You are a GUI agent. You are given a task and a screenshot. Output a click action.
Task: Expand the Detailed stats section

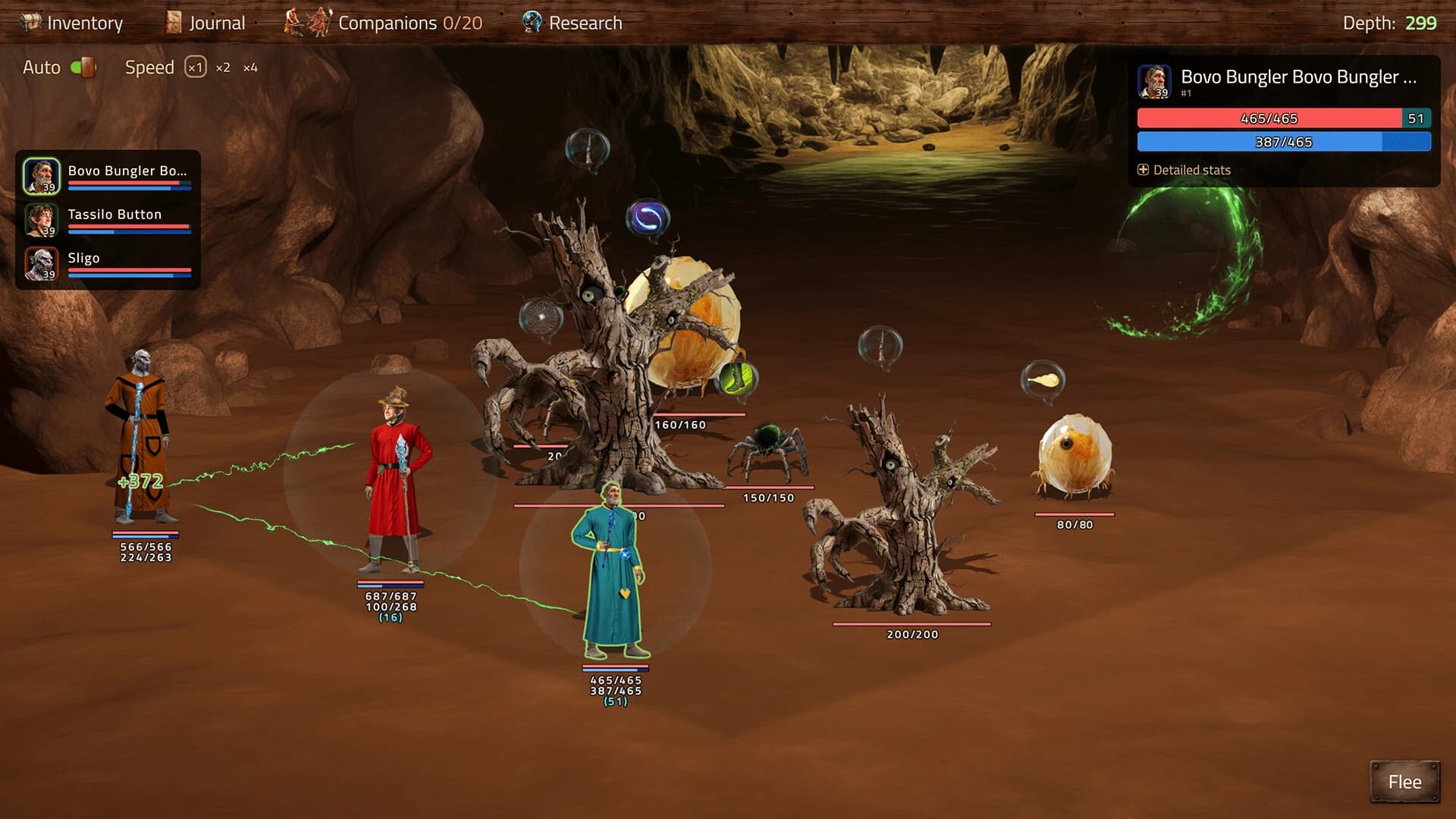click(1185, 170)
